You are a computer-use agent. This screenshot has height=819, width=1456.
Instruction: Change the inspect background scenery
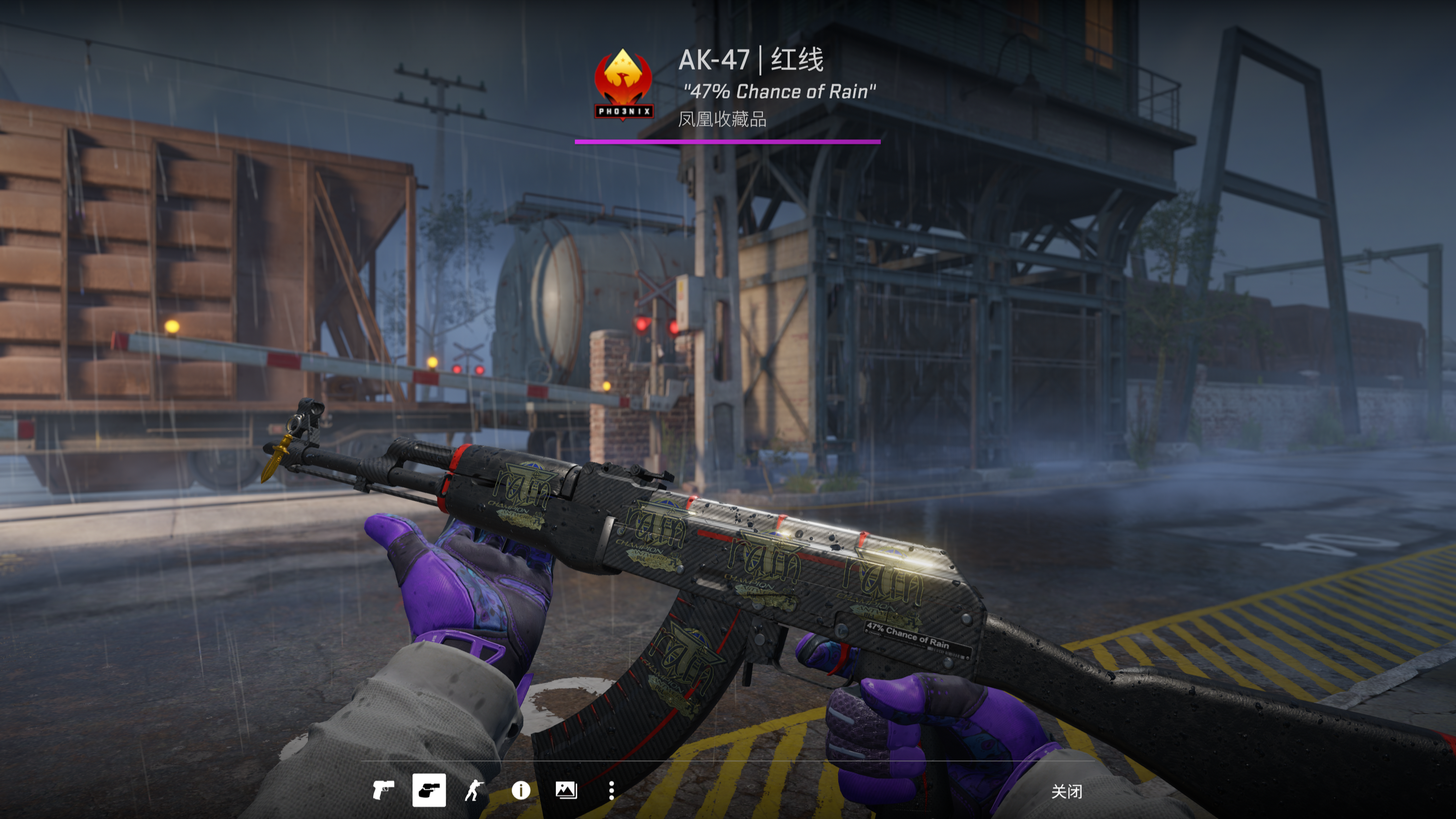(566, 790)
